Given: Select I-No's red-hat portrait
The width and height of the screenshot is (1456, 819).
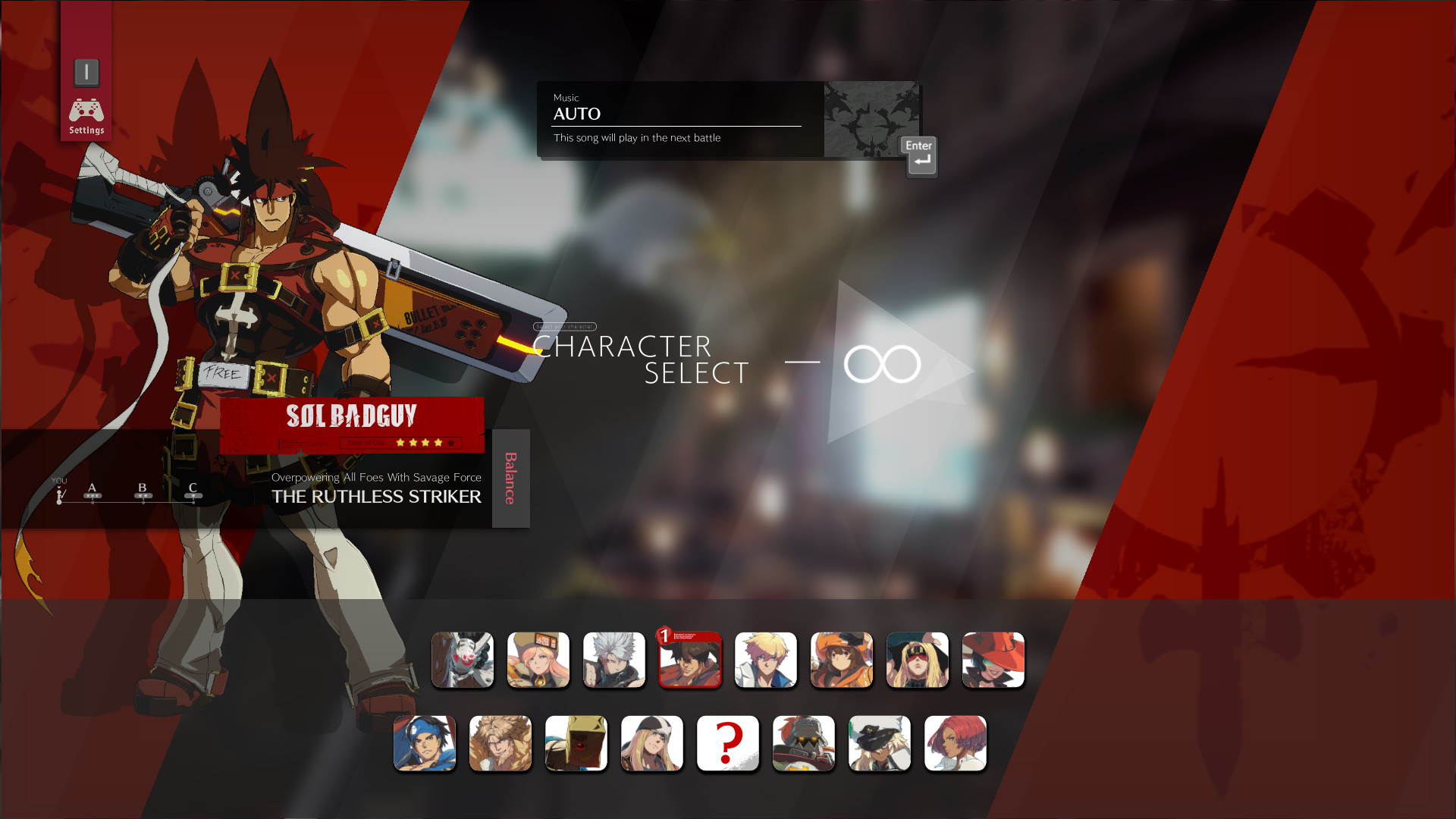Looking at the screenshot, I should pos(993,660).
